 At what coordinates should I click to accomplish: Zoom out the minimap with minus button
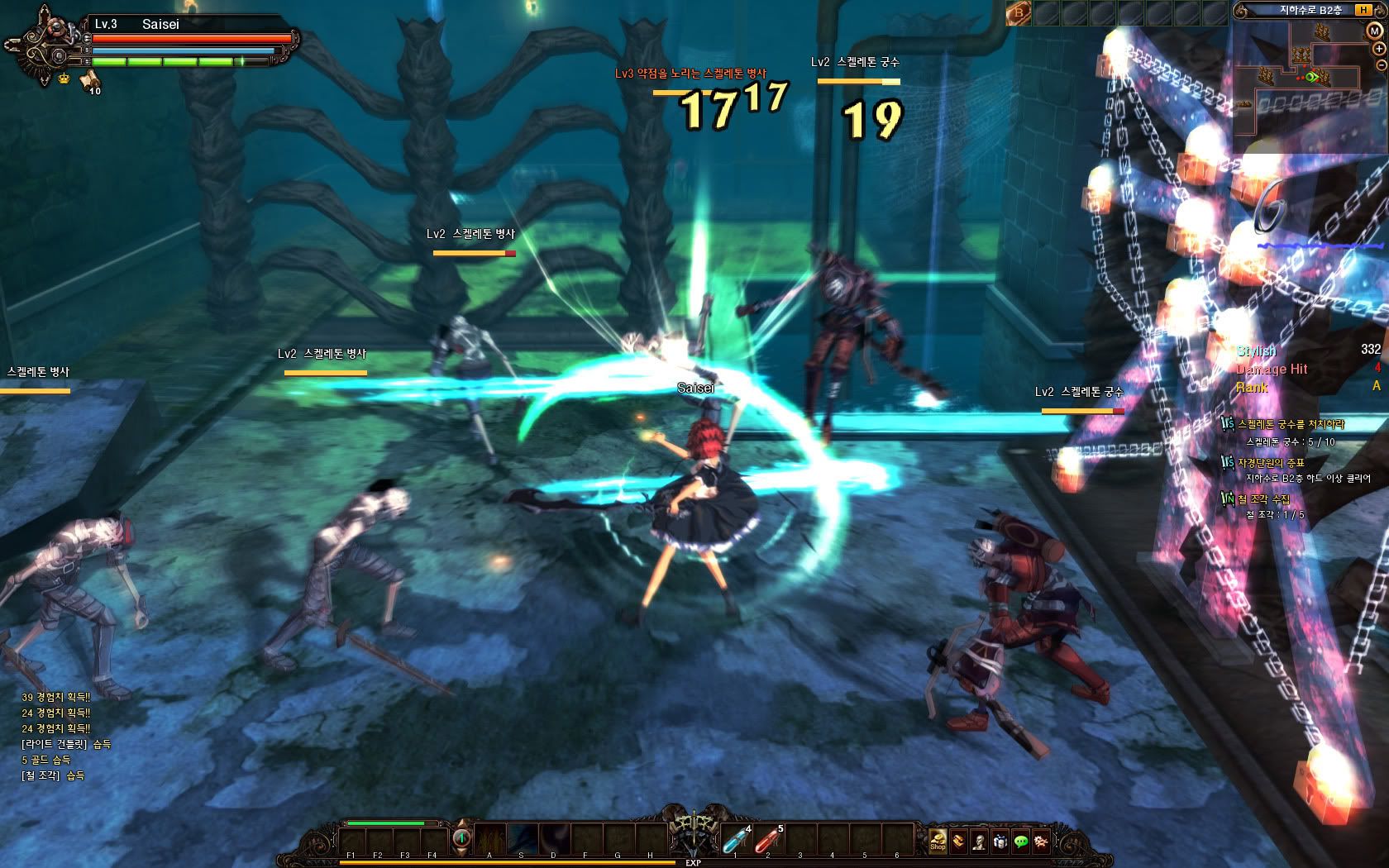point(1380,64)
